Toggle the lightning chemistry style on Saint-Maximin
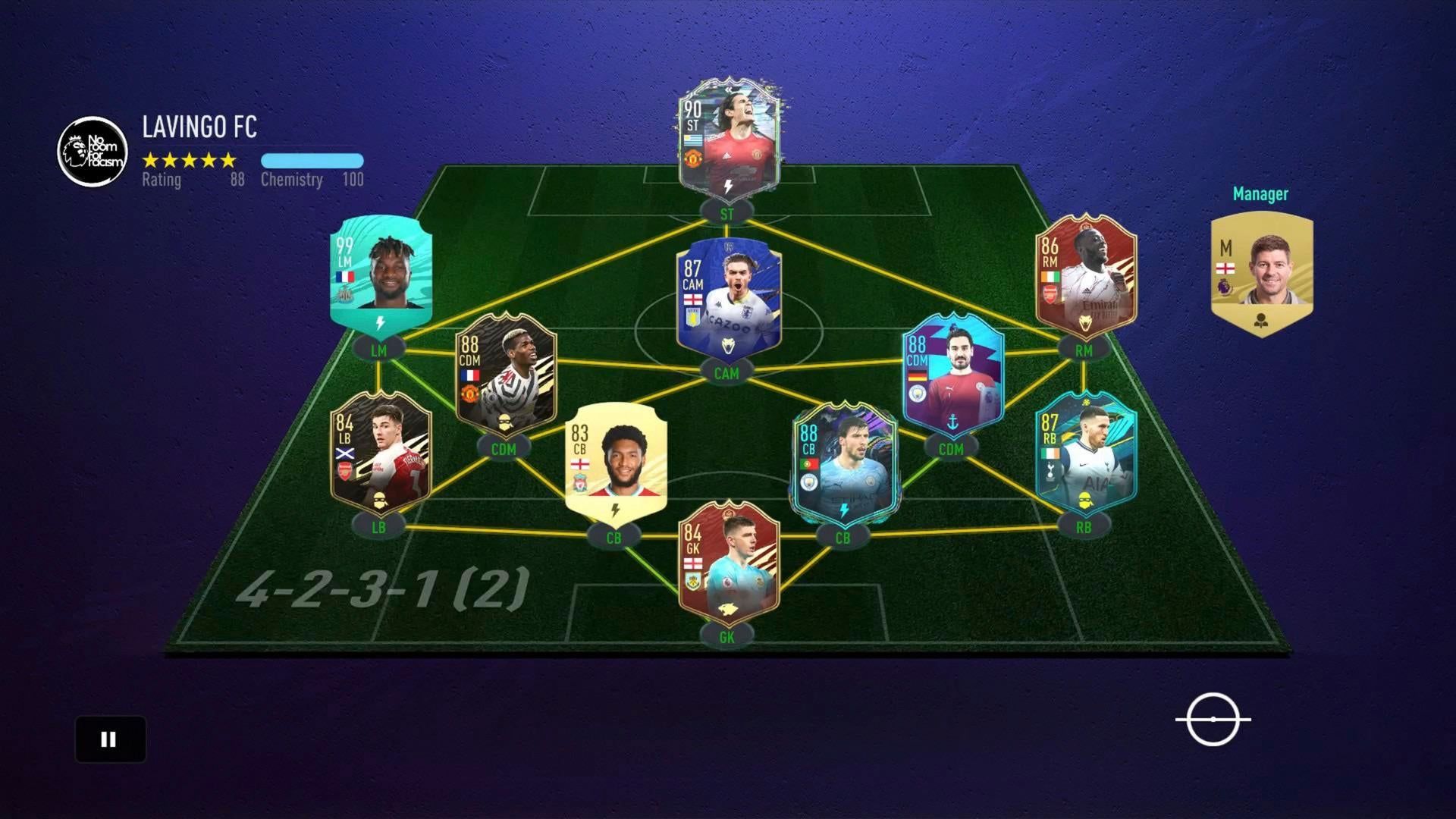1456x819 pixels. [x=381, y=324]
